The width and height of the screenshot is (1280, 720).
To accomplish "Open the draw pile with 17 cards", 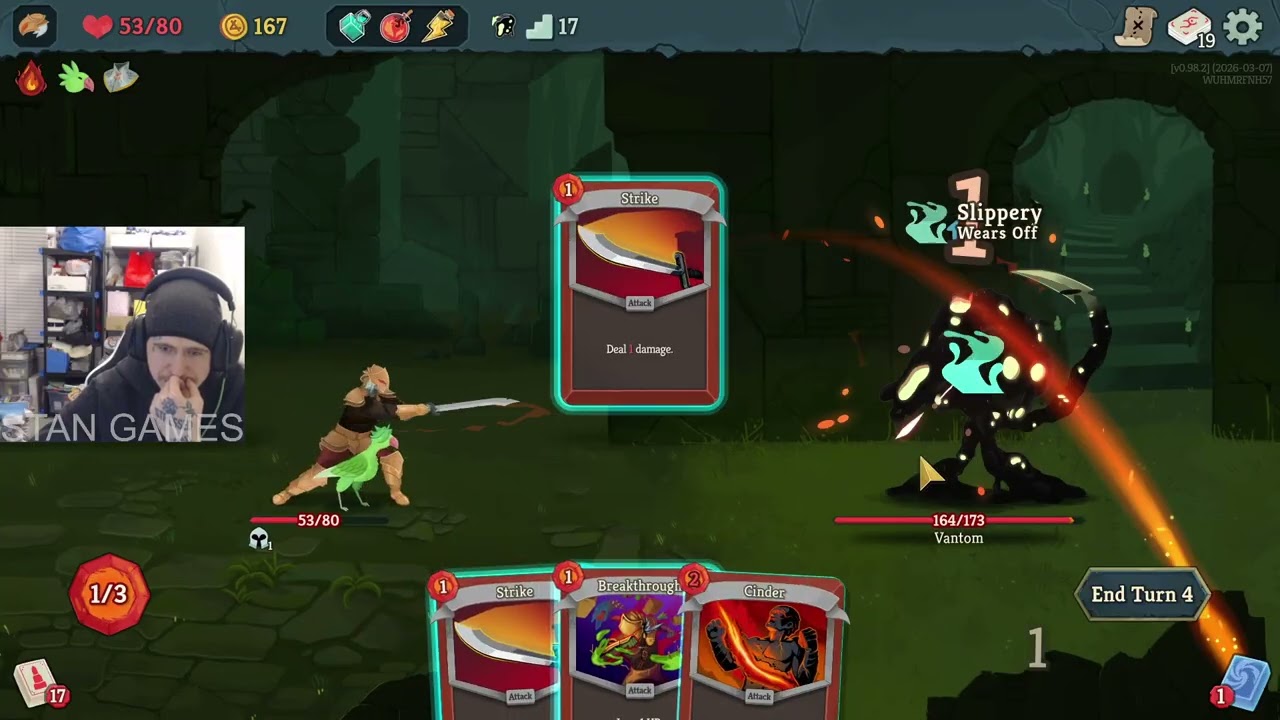I will 38,683.
